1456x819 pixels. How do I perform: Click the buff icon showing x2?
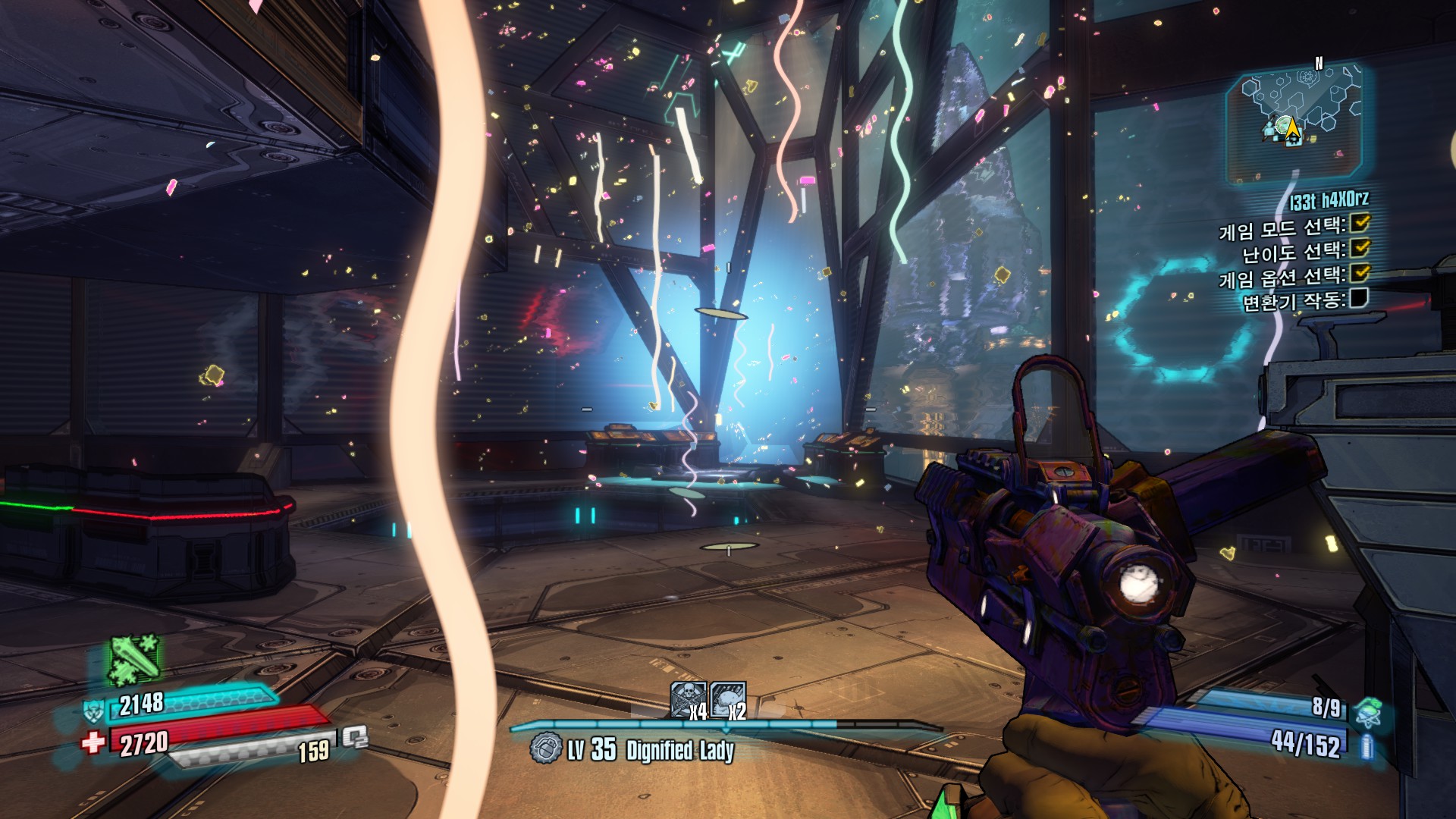(728, 699)
